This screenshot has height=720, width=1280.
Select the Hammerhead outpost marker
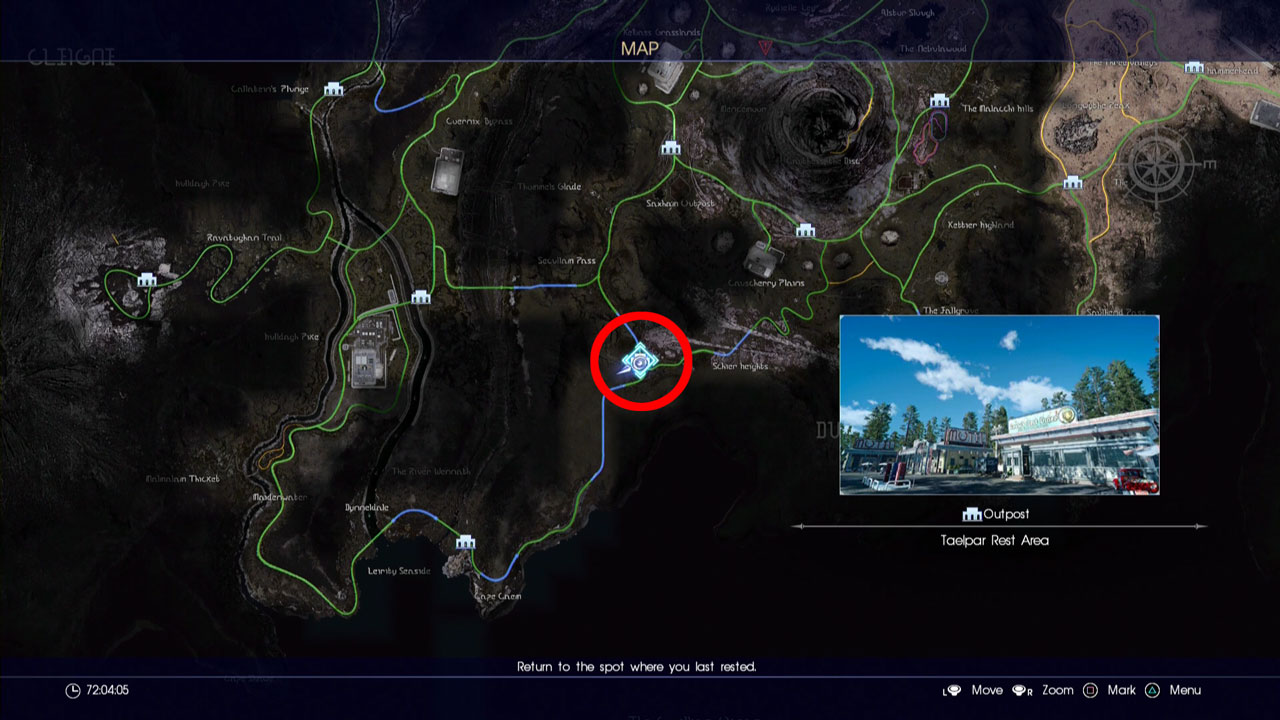[x=1193, y=68]
